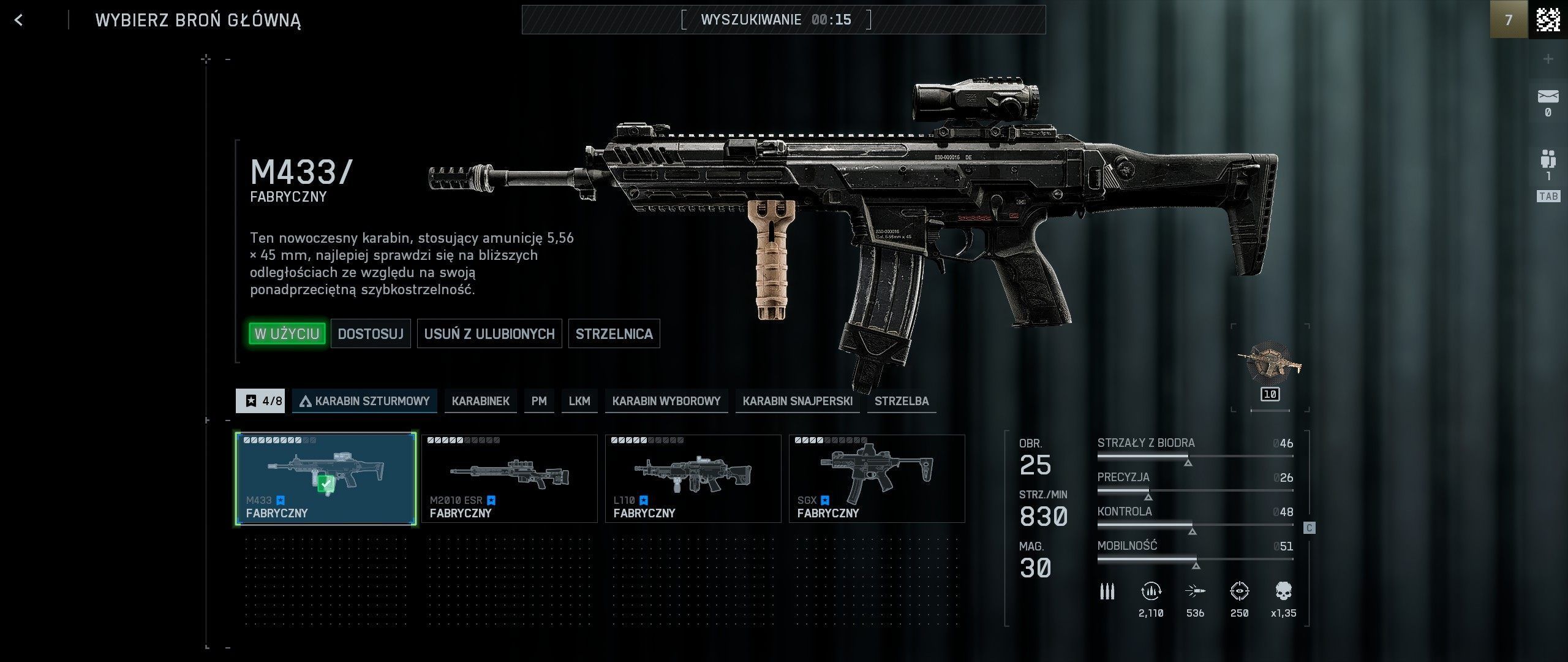Open the PM weapon category
Screen dimensions: 1568x662
[539, 401]
